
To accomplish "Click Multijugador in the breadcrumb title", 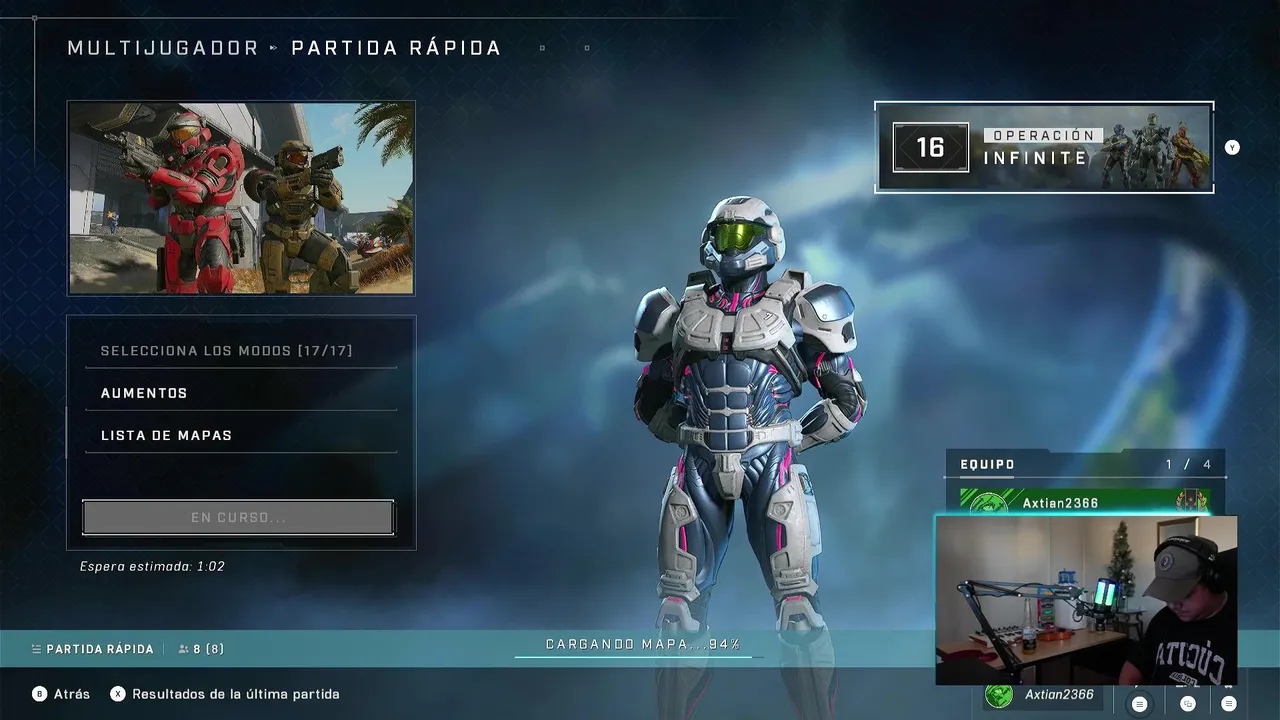I will 163,48.
